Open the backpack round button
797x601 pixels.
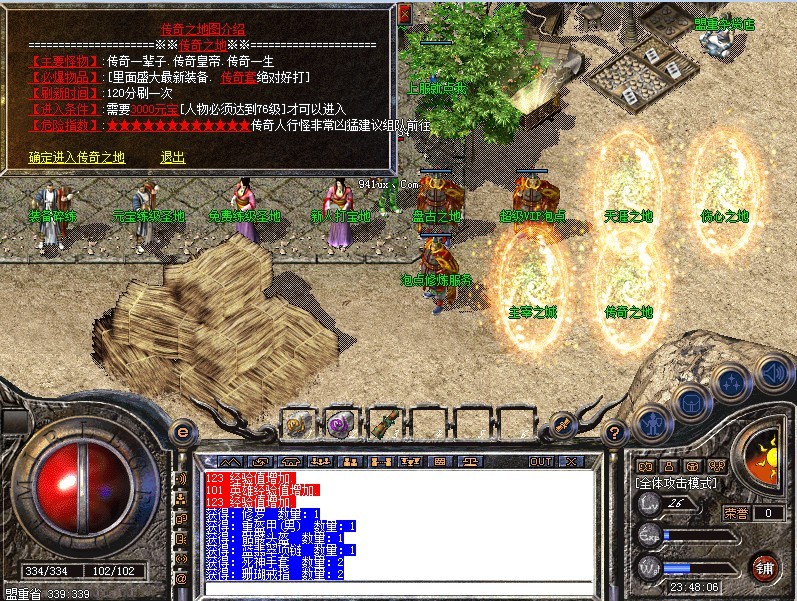[x=690, y=402]
